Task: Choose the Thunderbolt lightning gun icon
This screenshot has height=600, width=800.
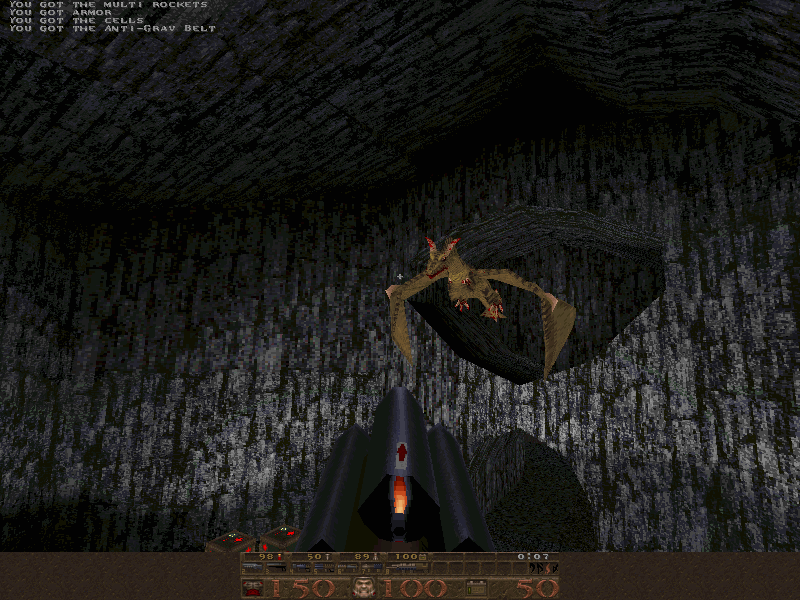Action: pyautogui.click(x=407, y=568)
